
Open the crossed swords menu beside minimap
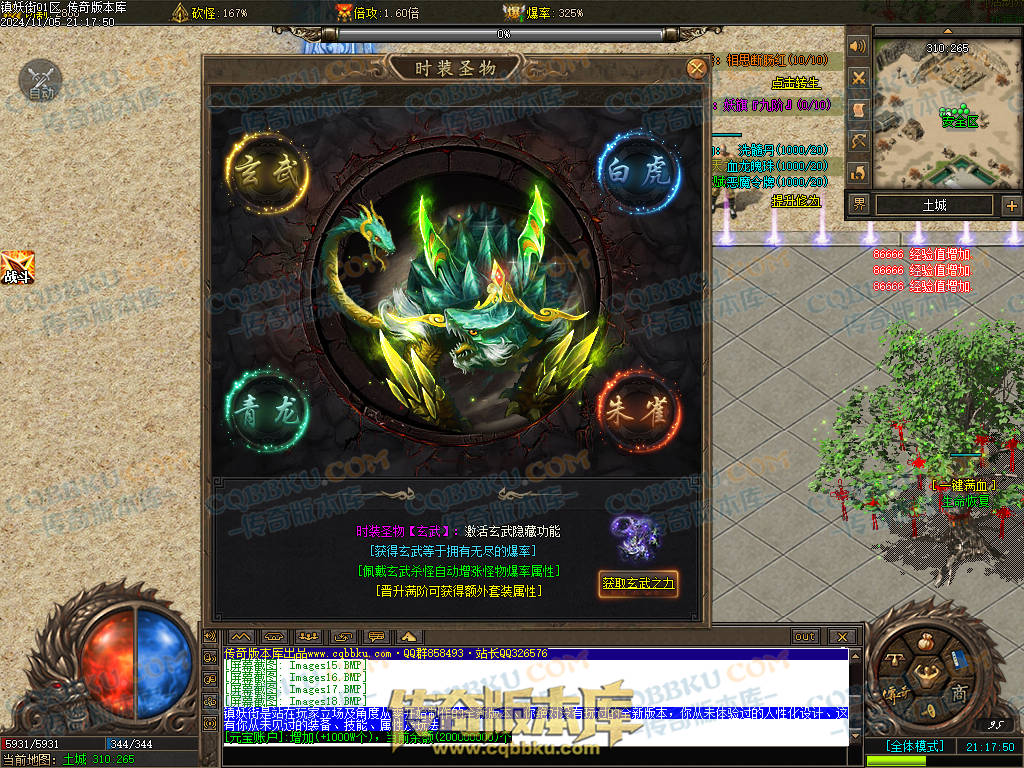[x=858, y=78]
